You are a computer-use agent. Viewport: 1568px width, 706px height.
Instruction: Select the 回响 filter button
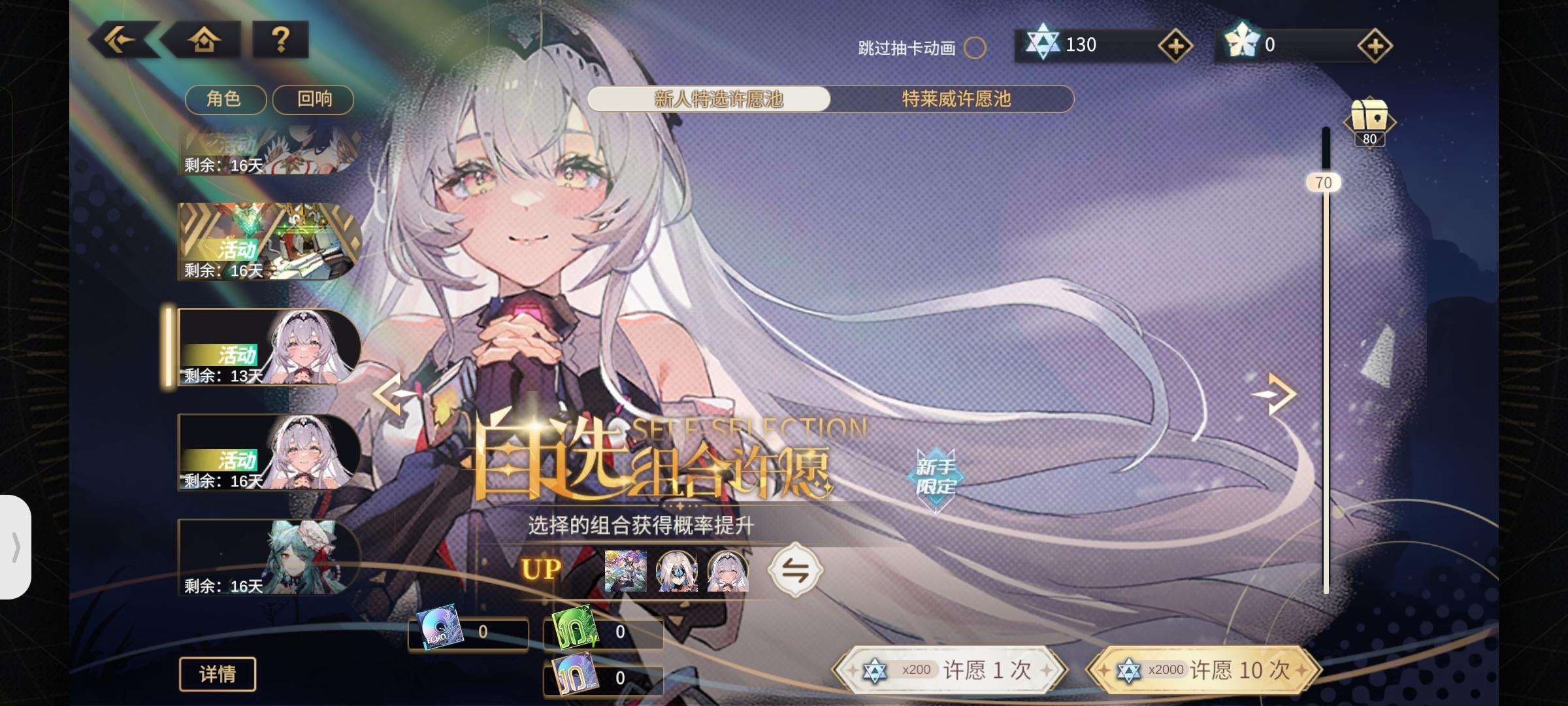tap(314, 99)
